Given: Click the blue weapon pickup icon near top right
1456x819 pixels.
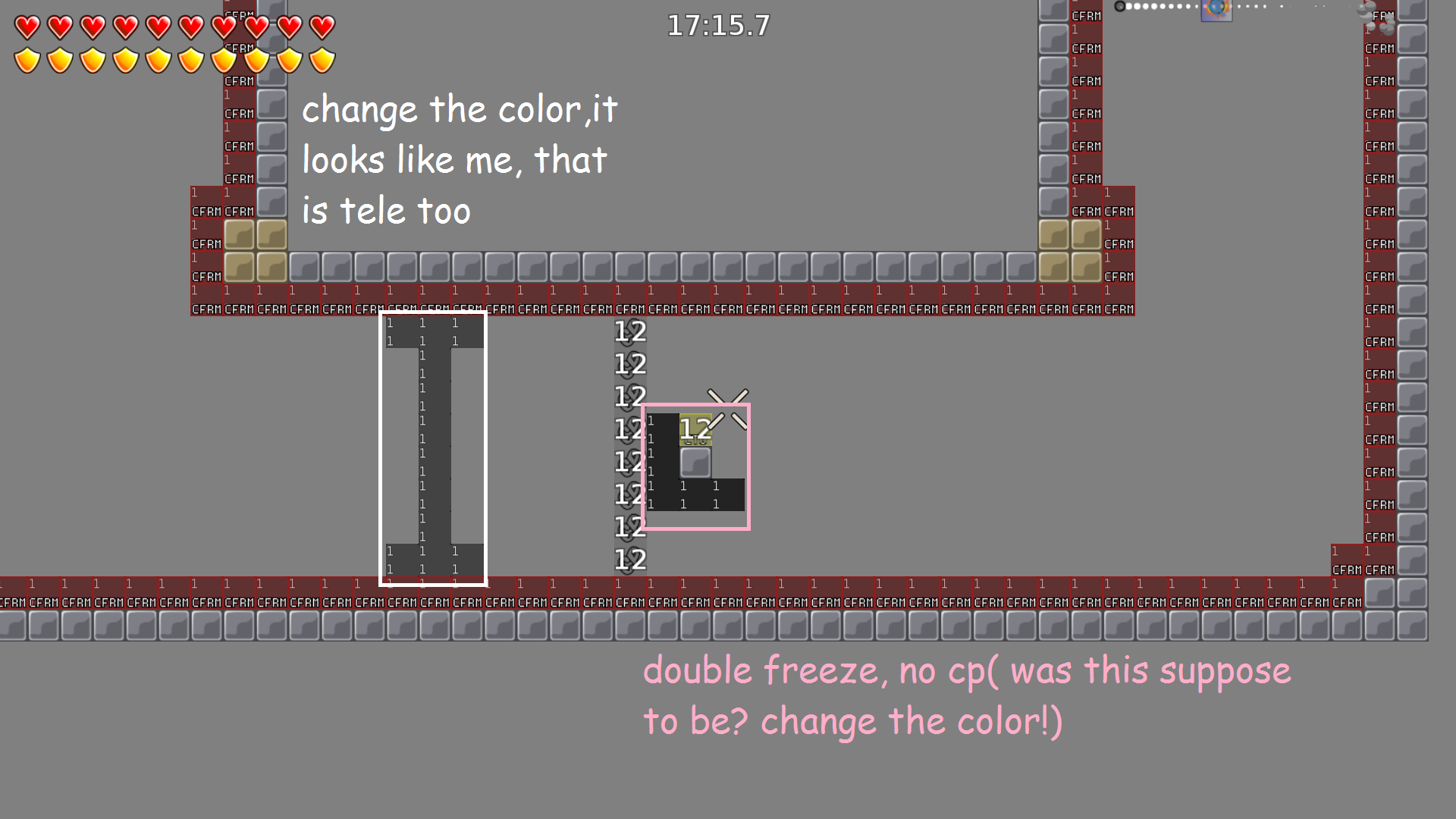Looking at the screenshot, I should (1216, 11).
